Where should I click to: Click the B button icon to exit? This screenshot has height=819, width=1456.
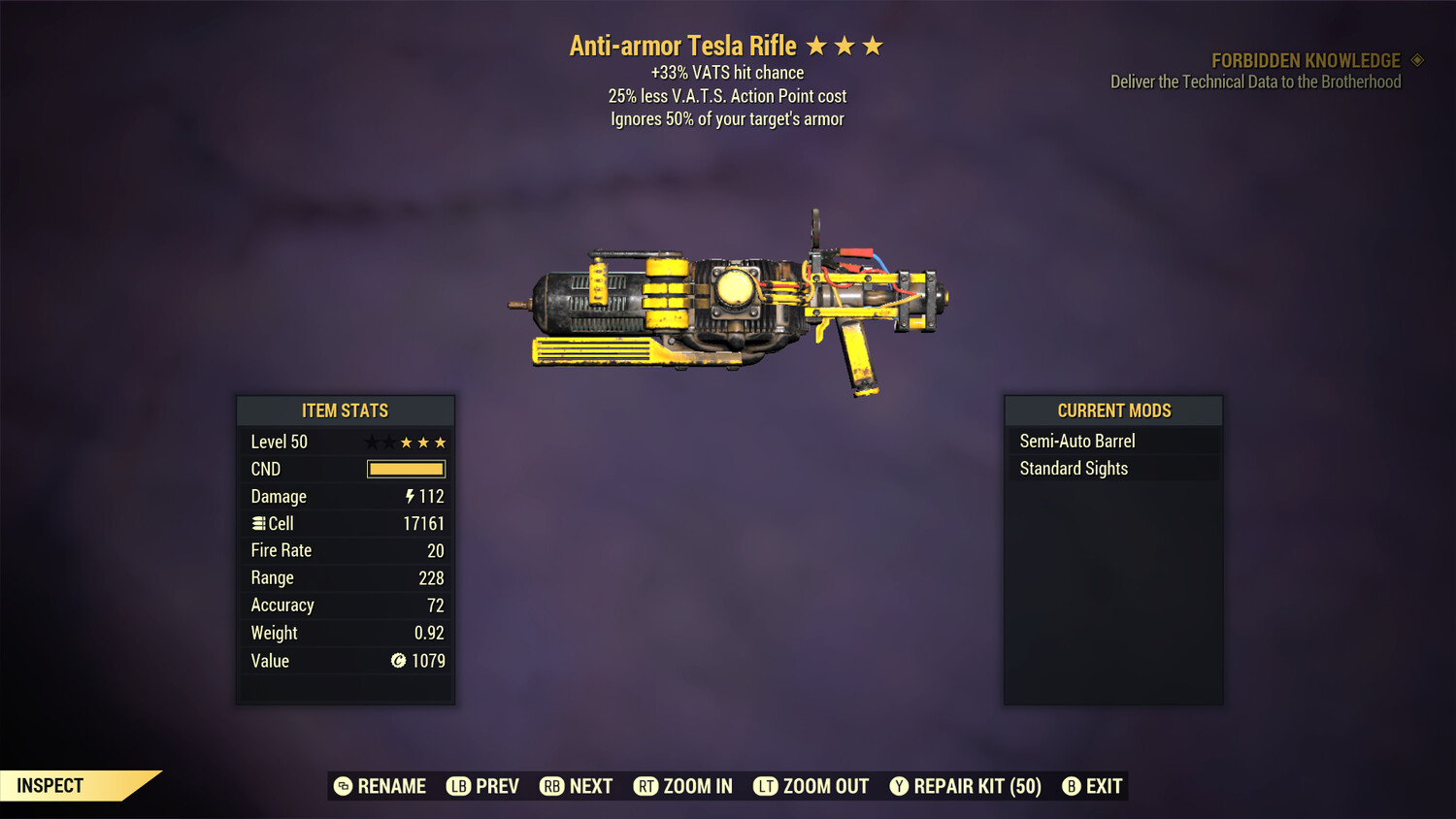1072,786
